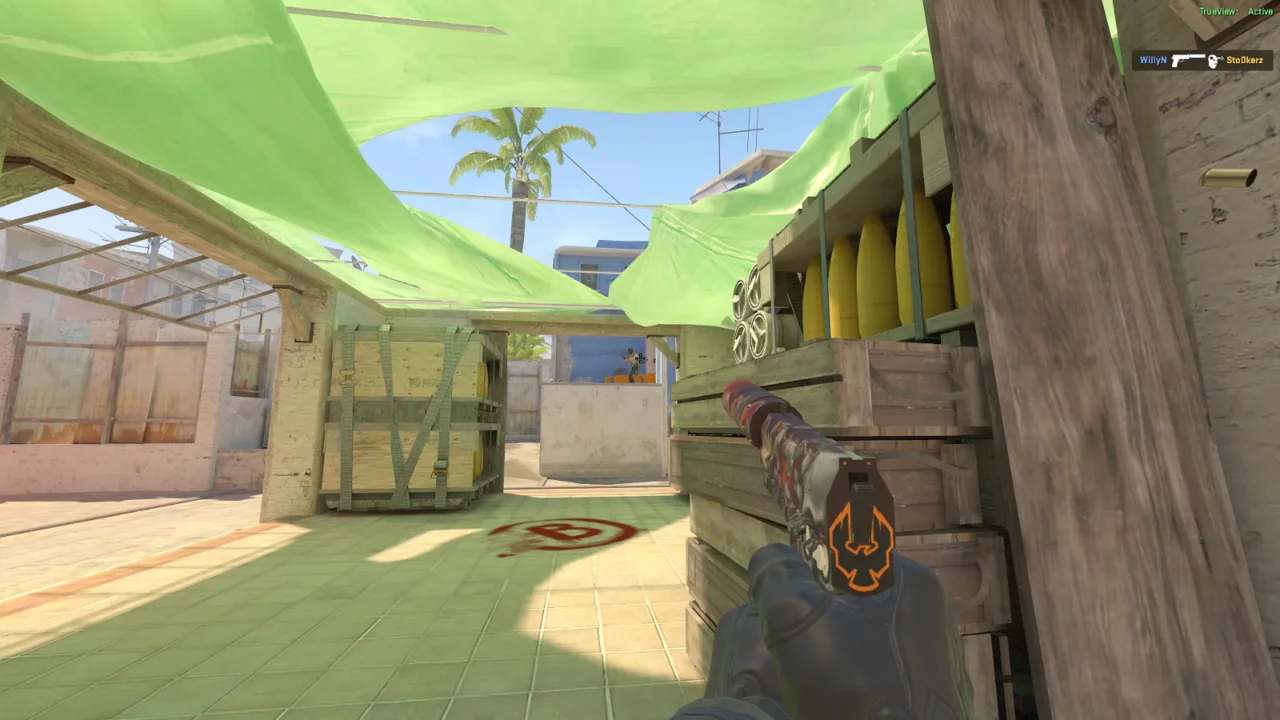Click the pistol kill icon in the killfeed
The height and width of the screenshot is (720, 1280).
[x=1188, y=60]
